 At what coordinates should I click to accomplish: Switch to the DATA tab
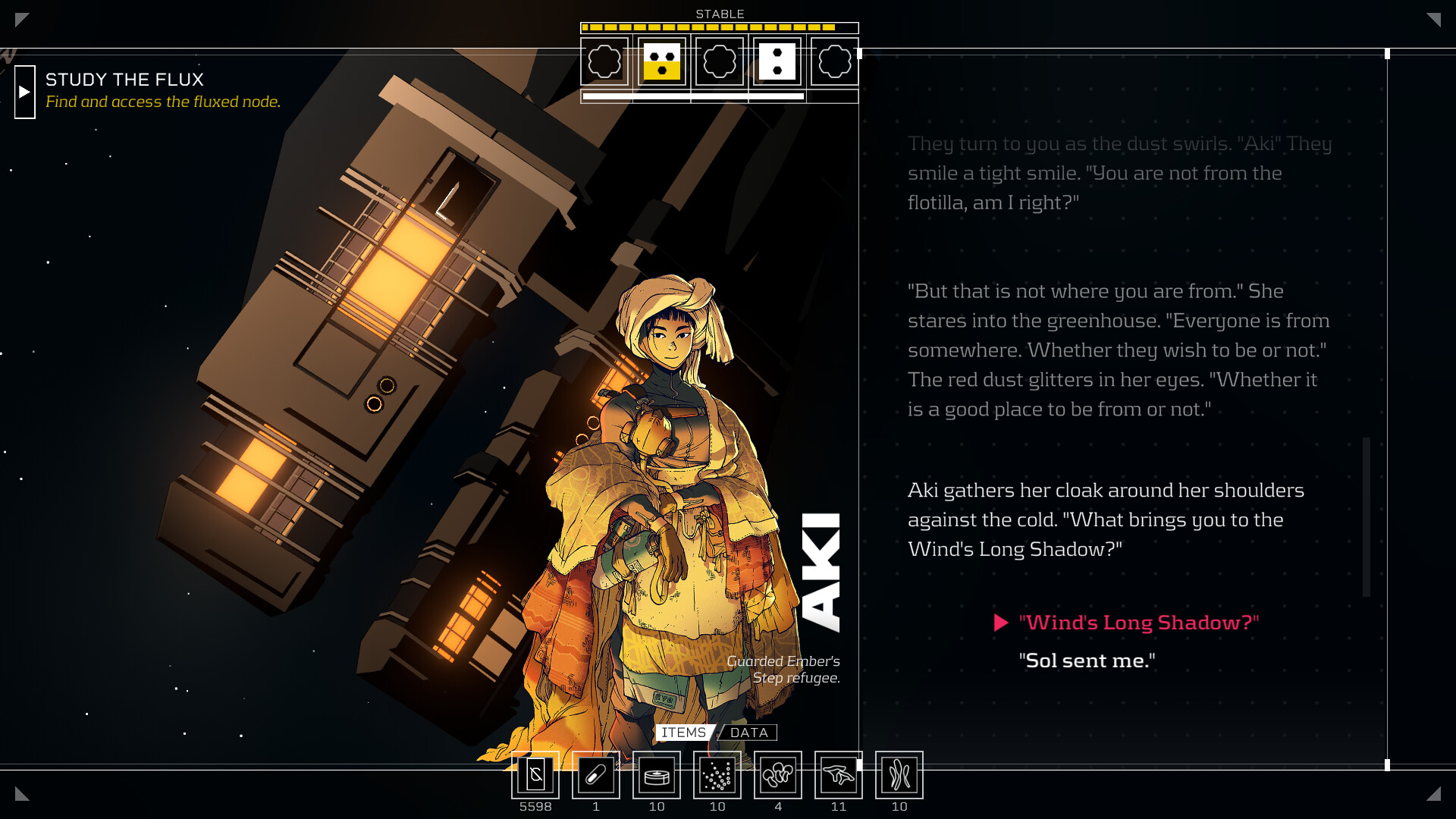pyautogui.click(x=750, y=733)
